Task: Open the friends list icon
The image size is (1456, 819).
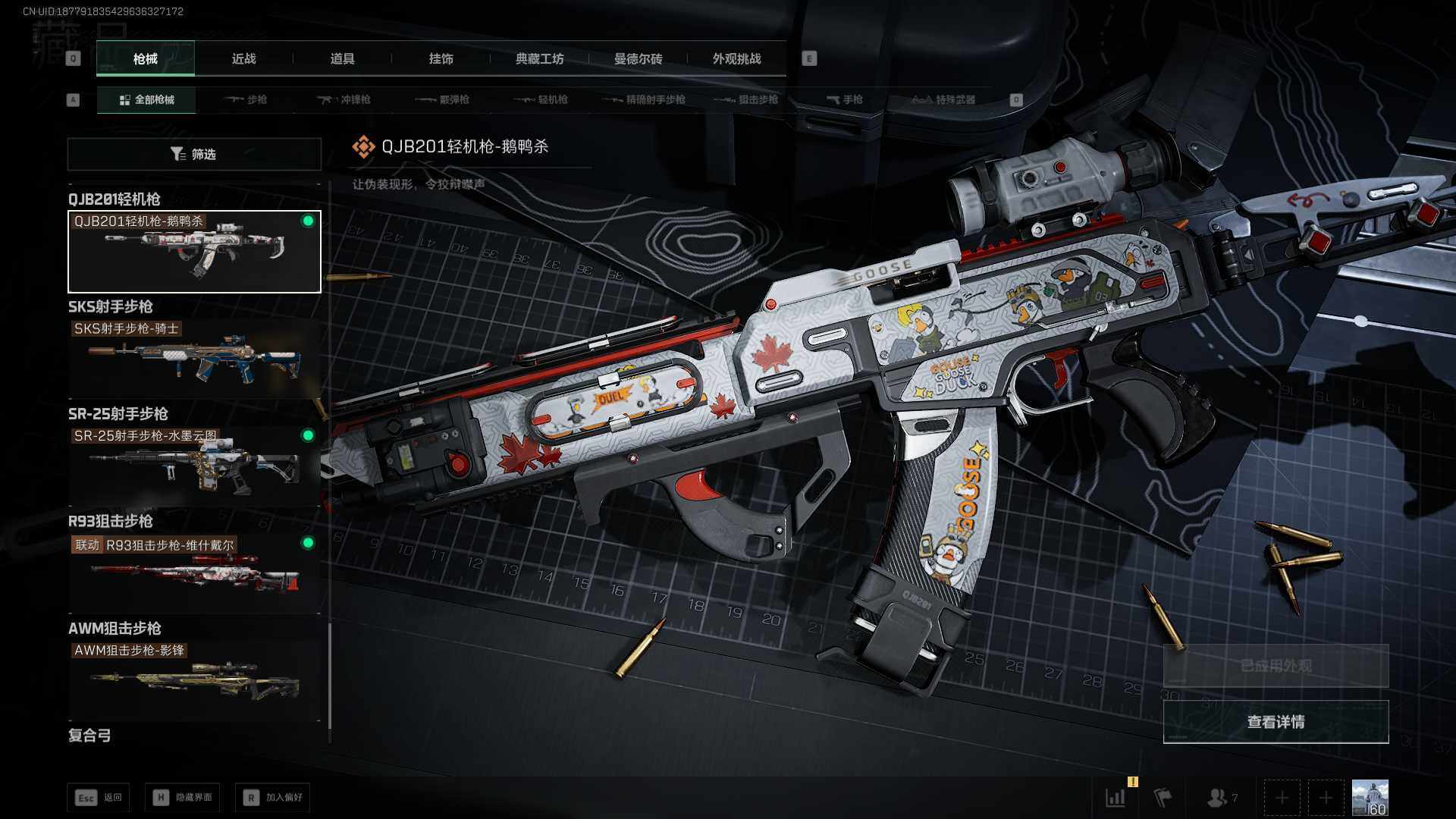Action: [1219, 798]
